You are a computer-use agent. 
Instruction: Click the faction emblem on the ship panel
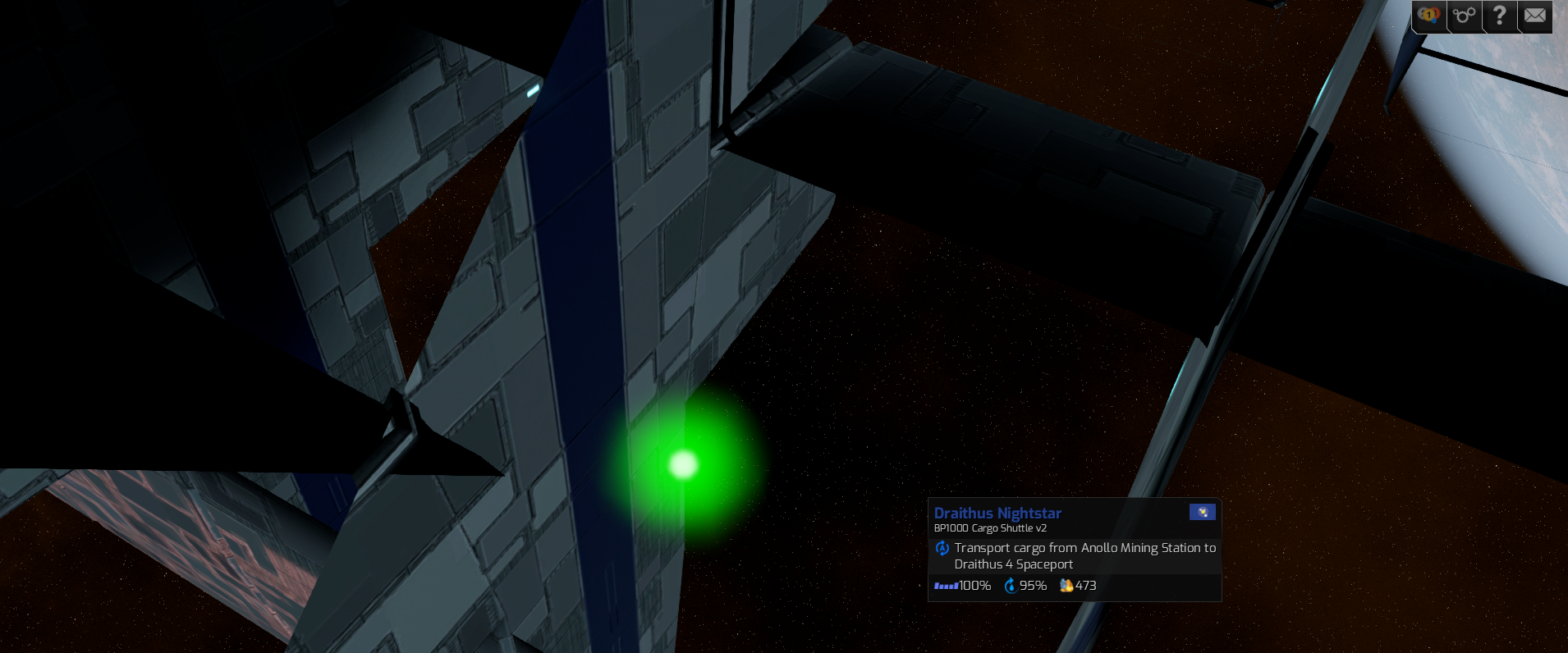1204,512
